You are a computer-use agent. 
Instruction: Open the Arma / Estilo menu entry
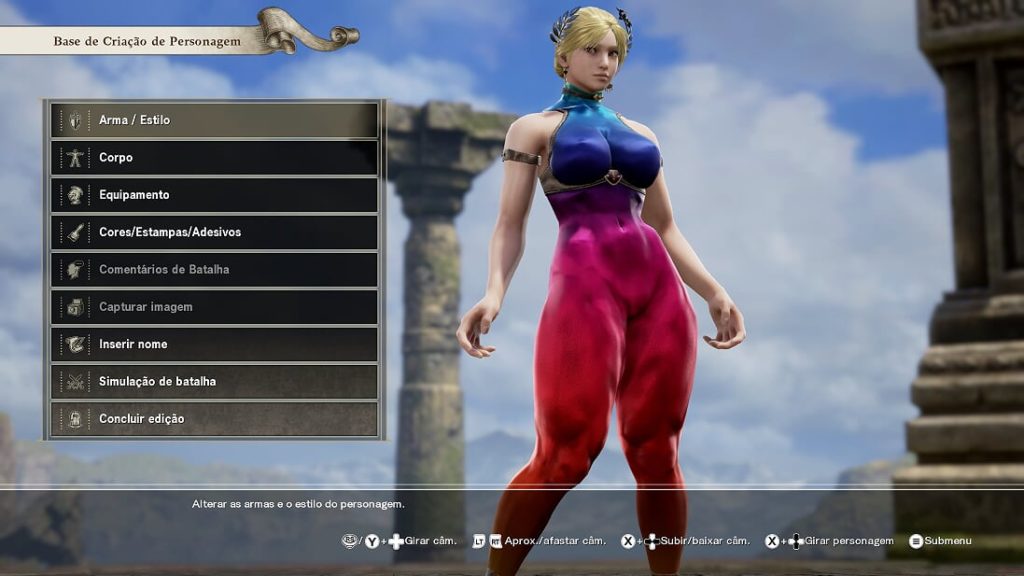214,120
